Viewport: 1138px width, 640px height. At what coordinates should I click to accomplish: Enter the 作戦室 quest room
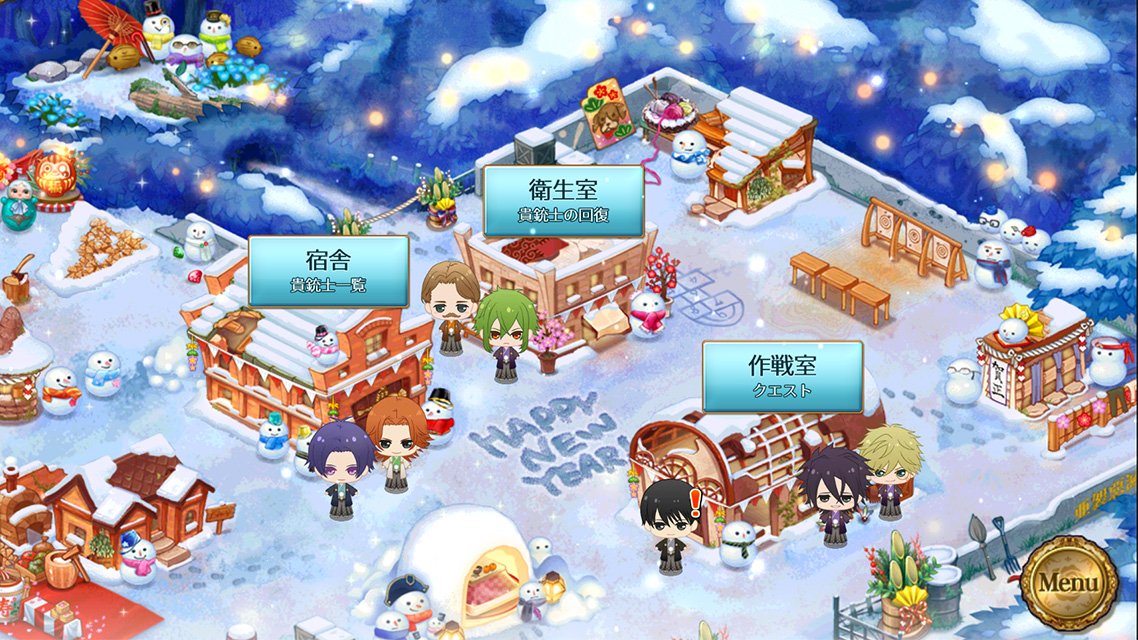[x=782, y=376]
